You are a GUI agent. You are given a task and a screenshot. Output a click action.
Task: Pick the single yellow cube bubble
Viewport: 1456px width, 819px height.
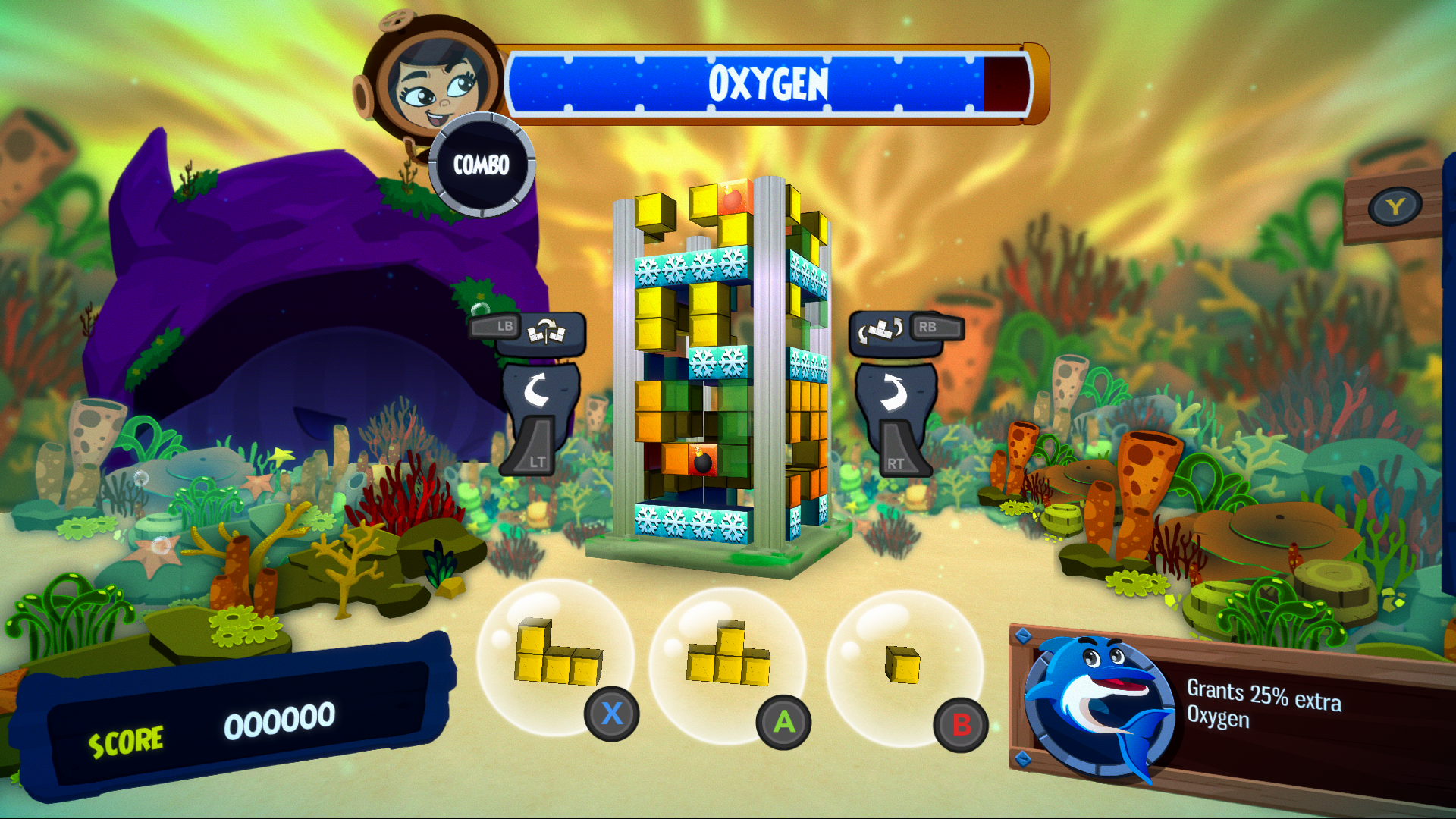click(x=903, y=664)
